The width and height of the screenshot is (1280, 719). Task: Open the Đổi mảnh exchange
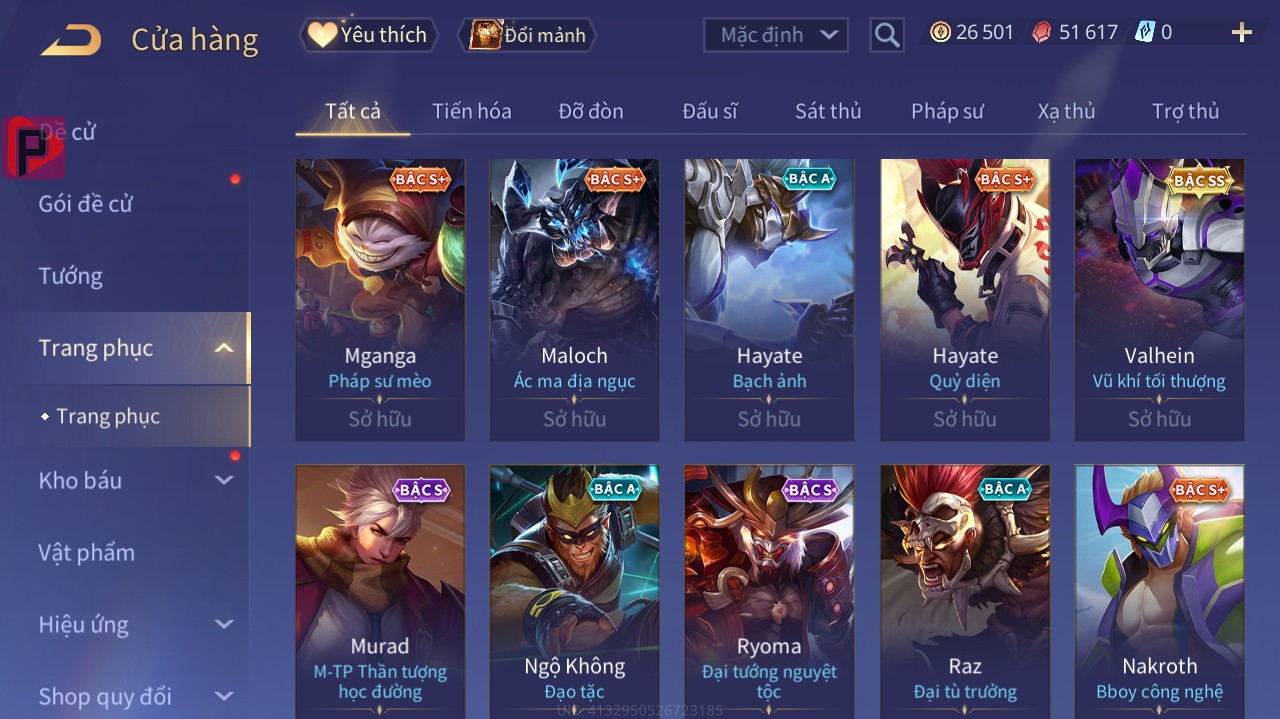[x=527, y=35]
